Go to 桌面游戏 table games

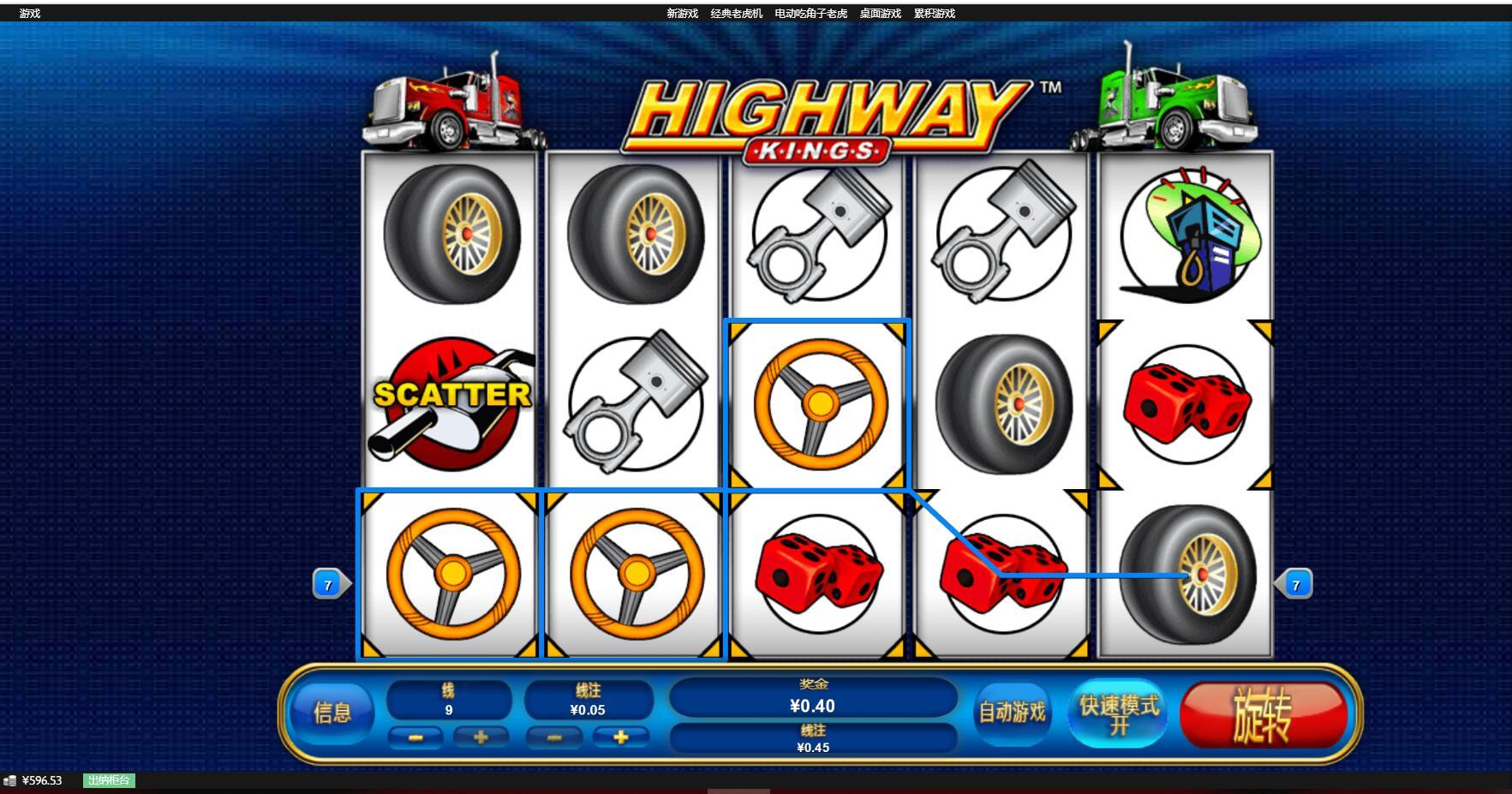(880, 14)
